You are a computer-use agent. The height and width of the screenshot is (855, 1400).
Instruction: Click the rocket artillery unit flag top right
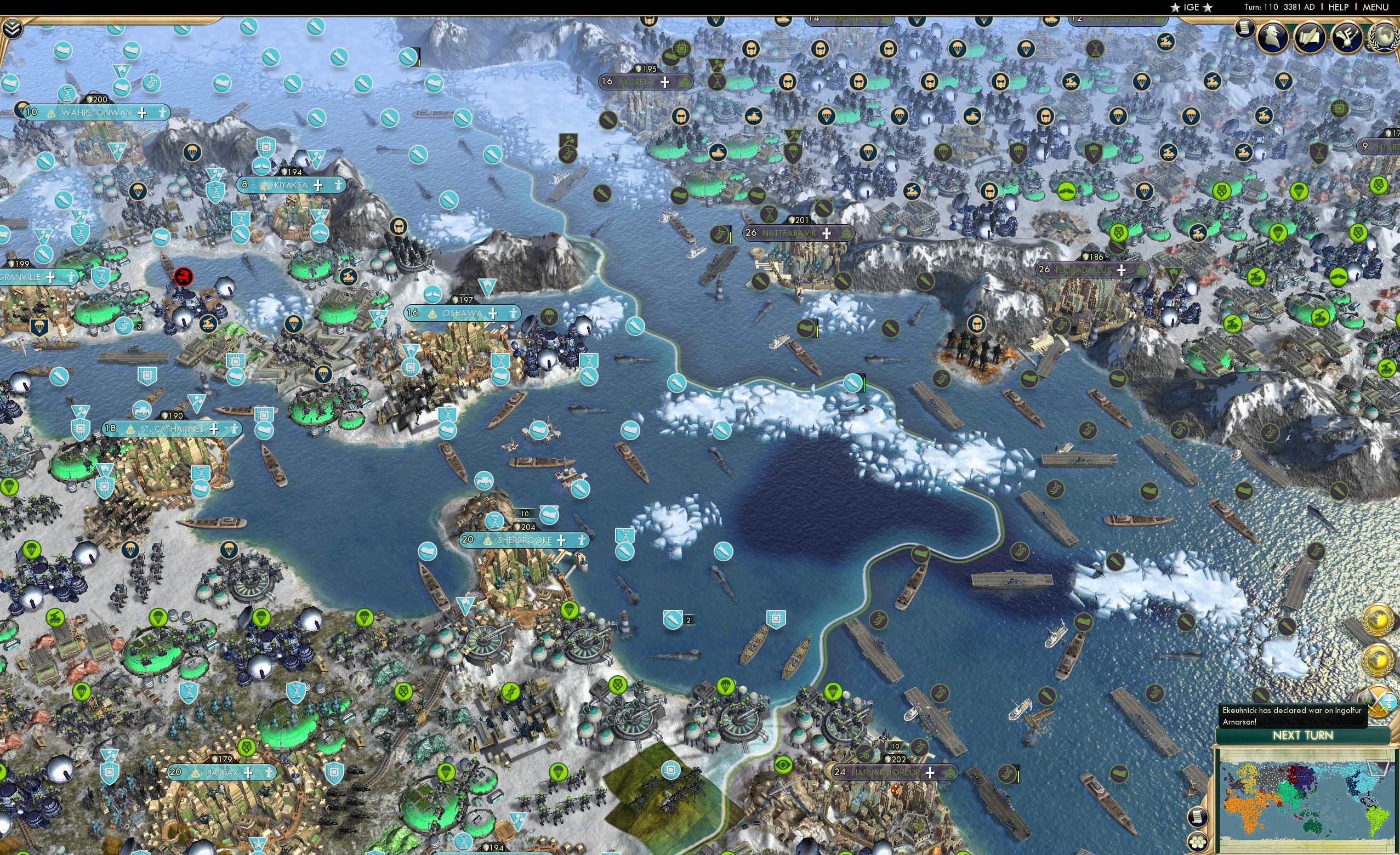(x=1211, y=82)
